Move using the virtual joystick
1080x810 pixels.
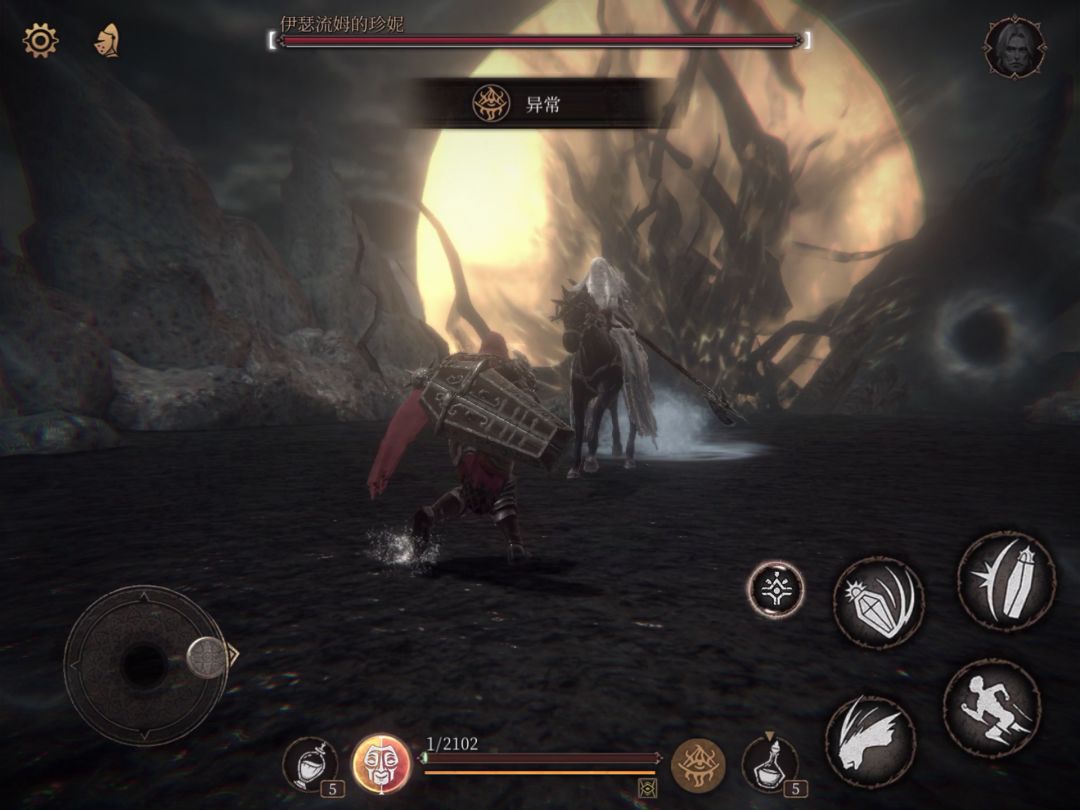click(145, 665)
